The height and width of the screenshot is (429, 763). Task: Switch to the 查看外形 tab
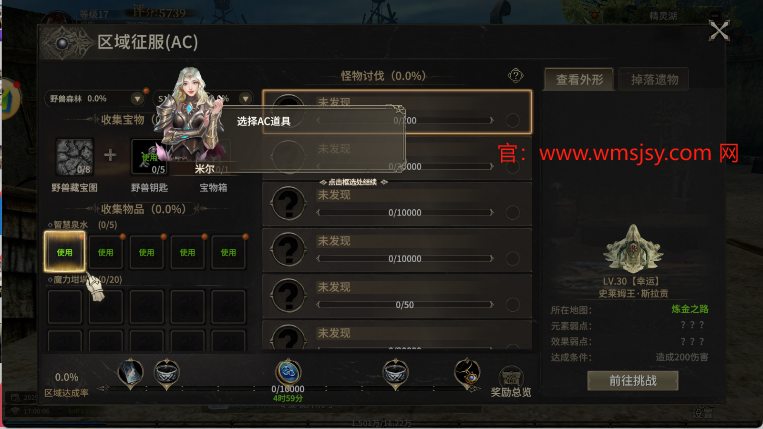(x=577, y=80)
